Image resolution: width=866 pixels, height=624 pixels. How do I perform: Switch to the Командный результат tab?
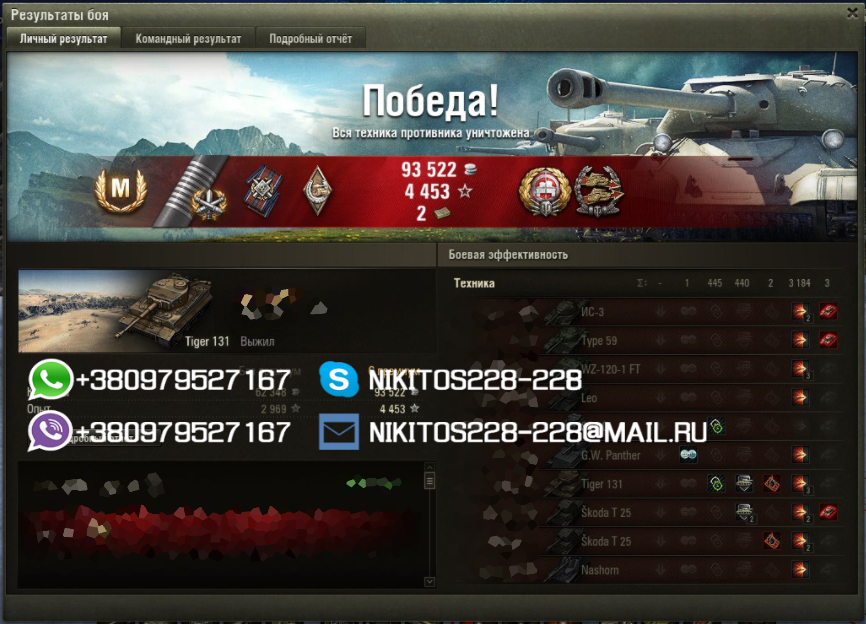point(188,39)
